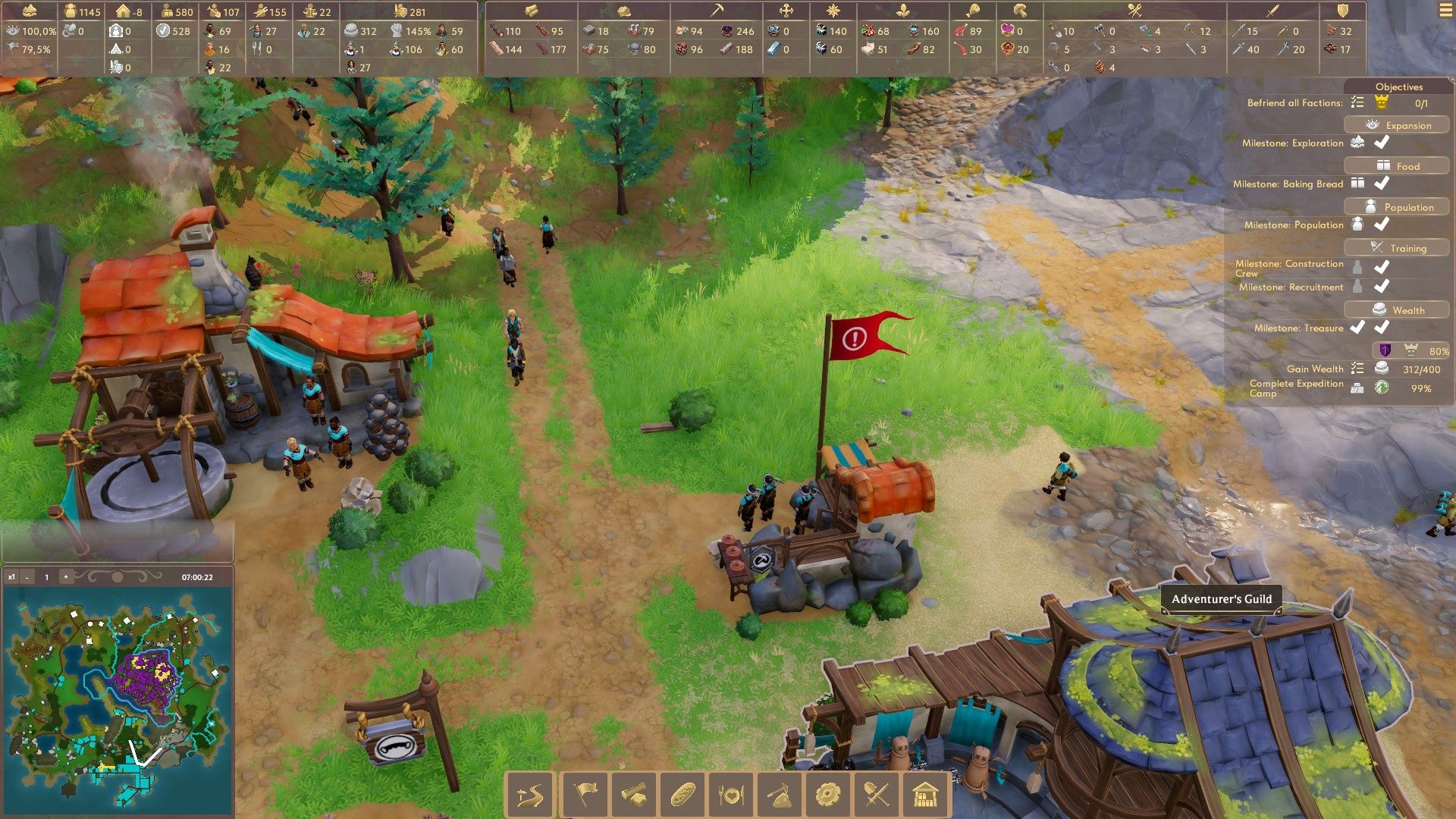Image resolution: width=1456 pixels, height=819 pixels.
Task: Open the Wealth objectives section
Action: [x=1397, y=310]
